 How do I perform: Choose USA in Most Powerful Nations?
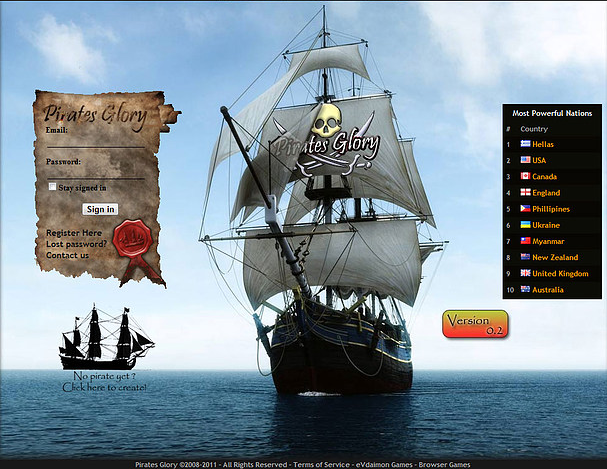539,161
